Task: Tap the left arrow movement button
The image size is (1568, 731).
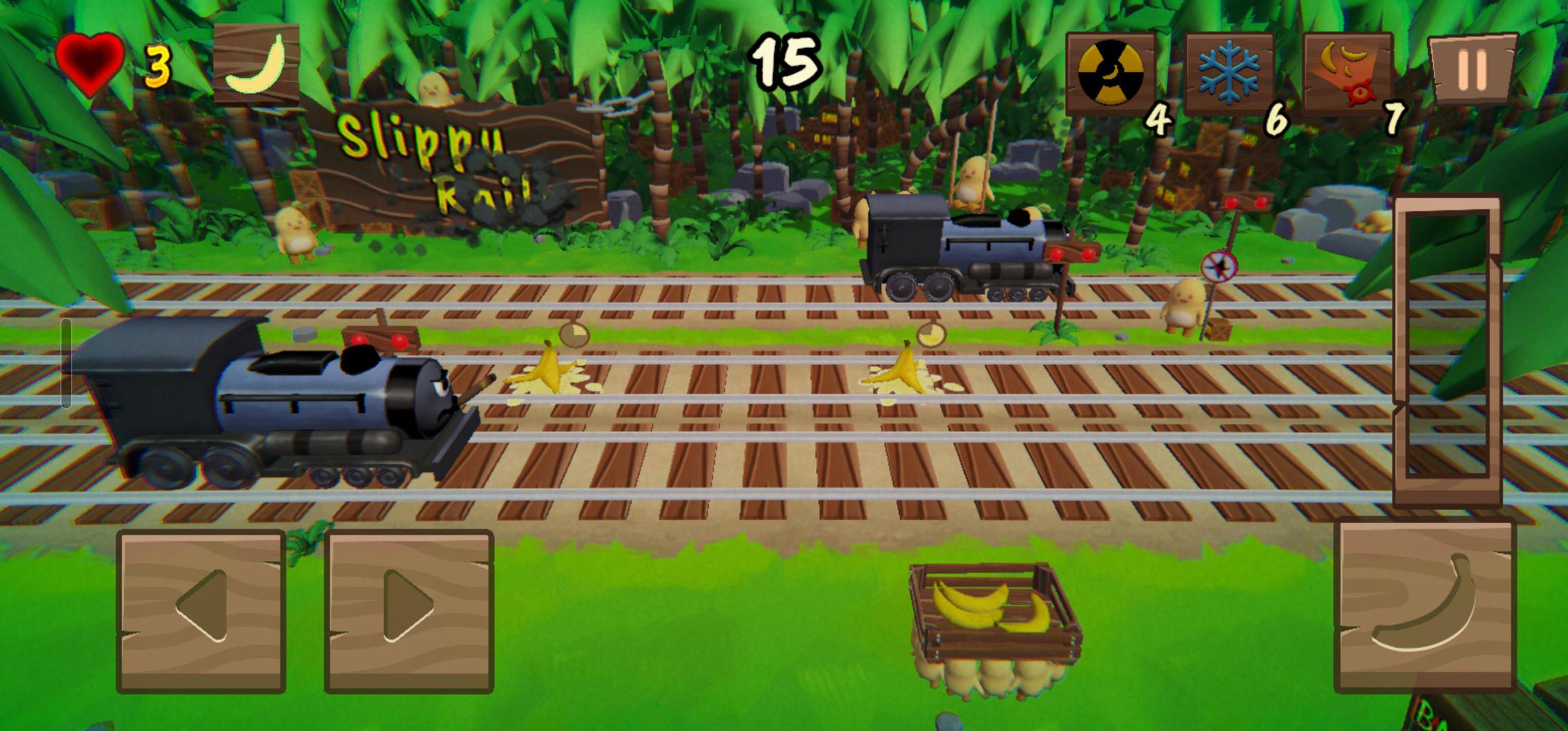Action: (201, 612)
